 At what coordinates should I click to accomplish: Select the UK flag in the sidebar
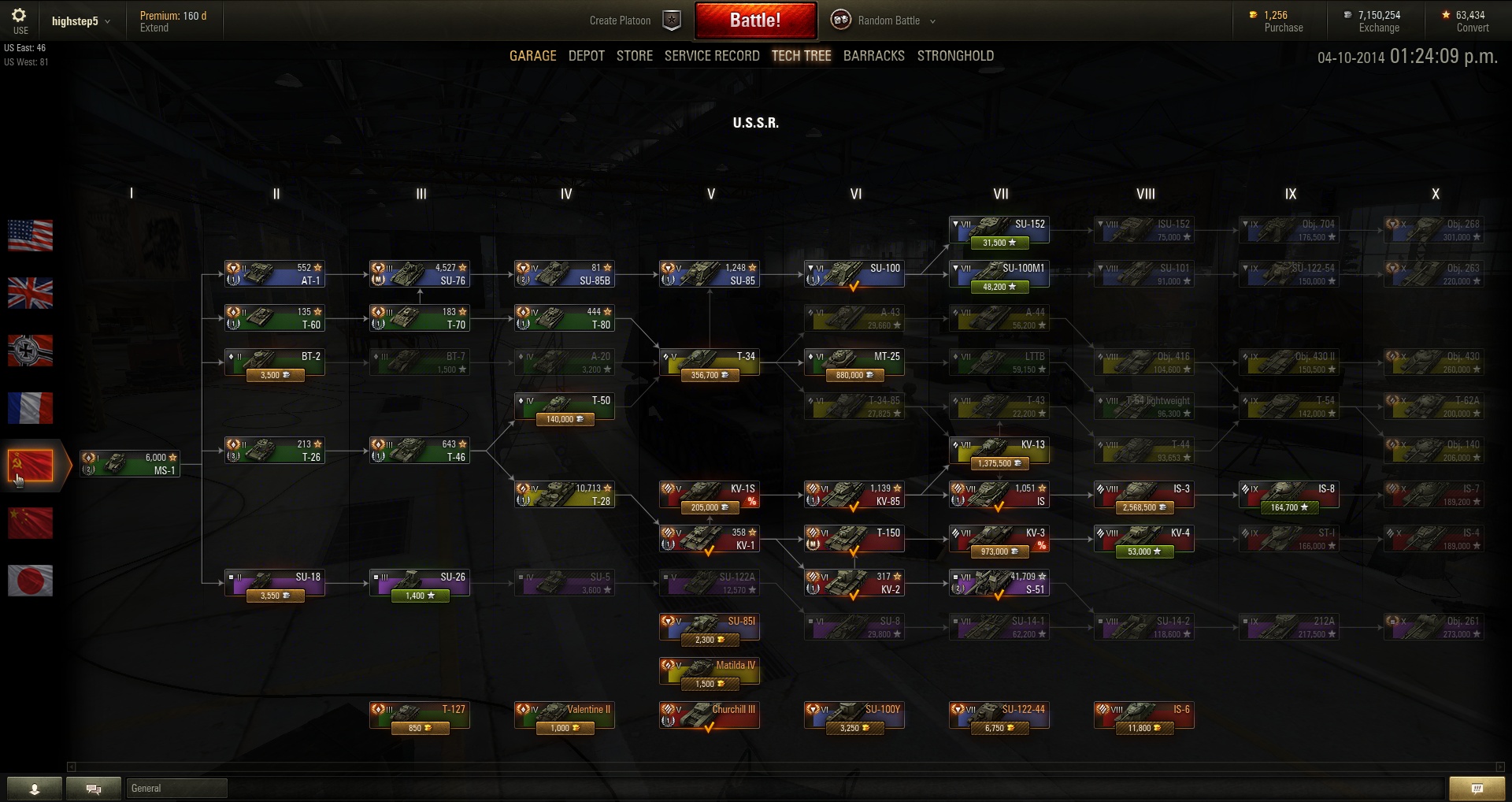point(30,293)
